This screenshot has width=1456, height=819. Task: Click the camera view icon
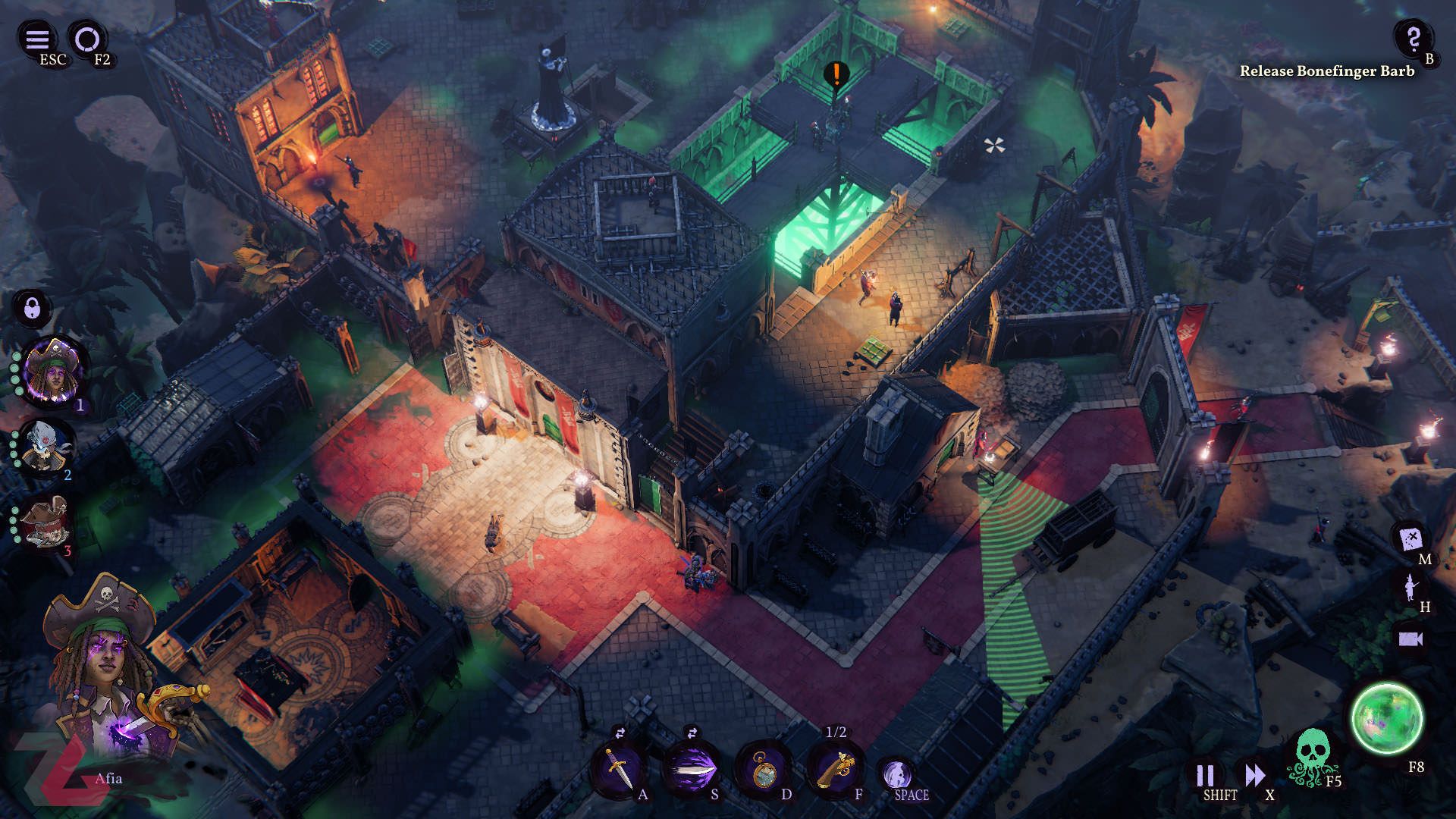coord(1410,639)
